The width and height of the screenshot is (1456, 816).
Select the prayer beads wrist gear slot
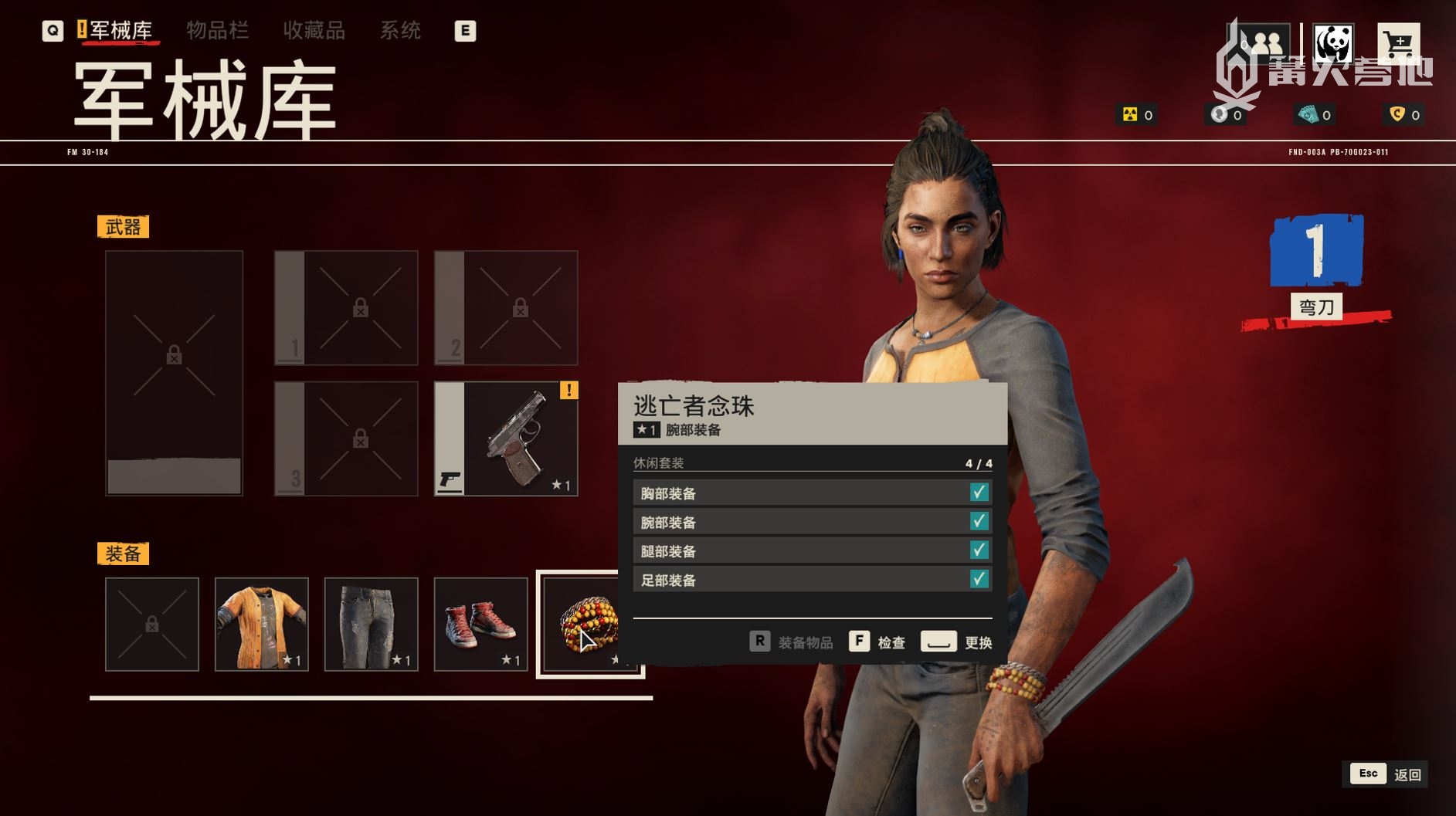589,624
